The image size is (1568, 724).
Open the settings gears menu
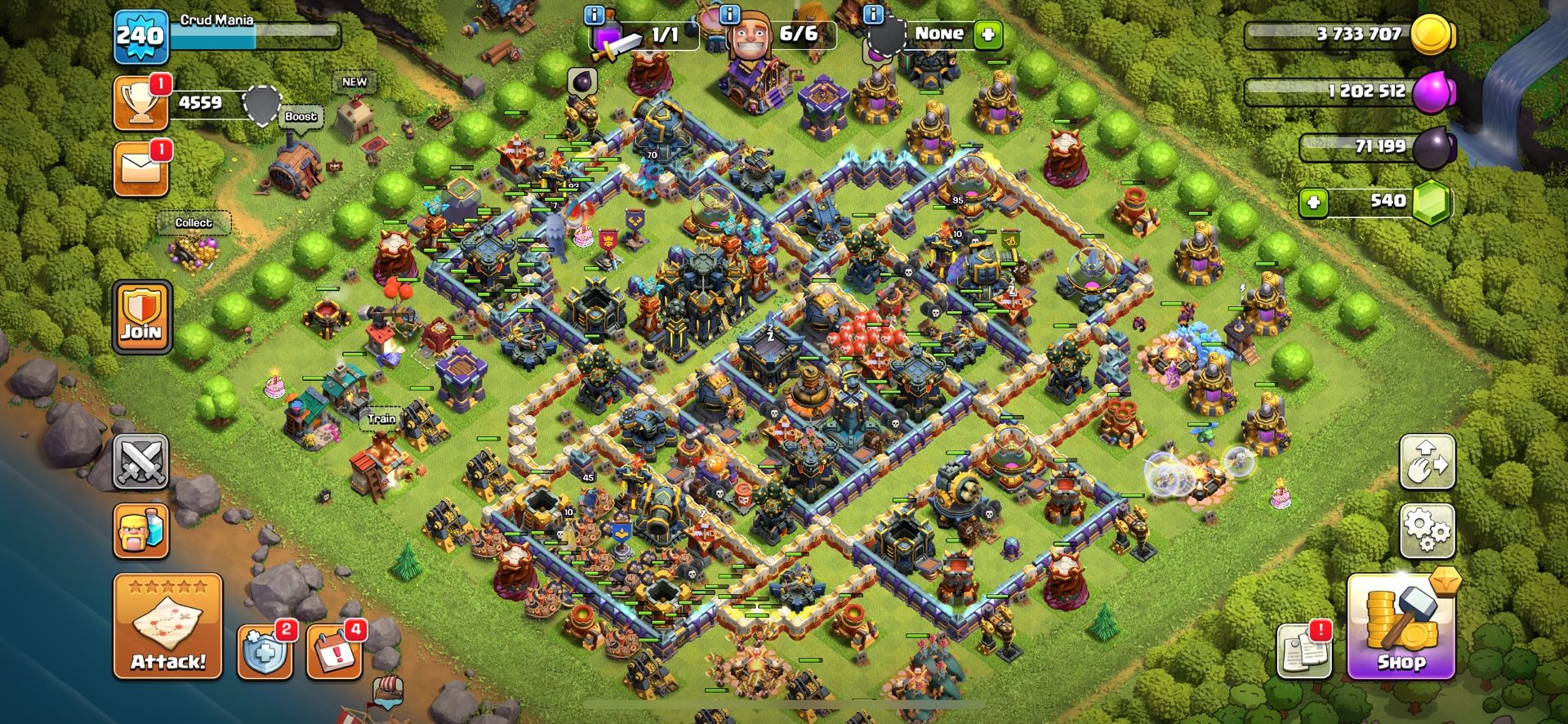[x=1427, y=530]
